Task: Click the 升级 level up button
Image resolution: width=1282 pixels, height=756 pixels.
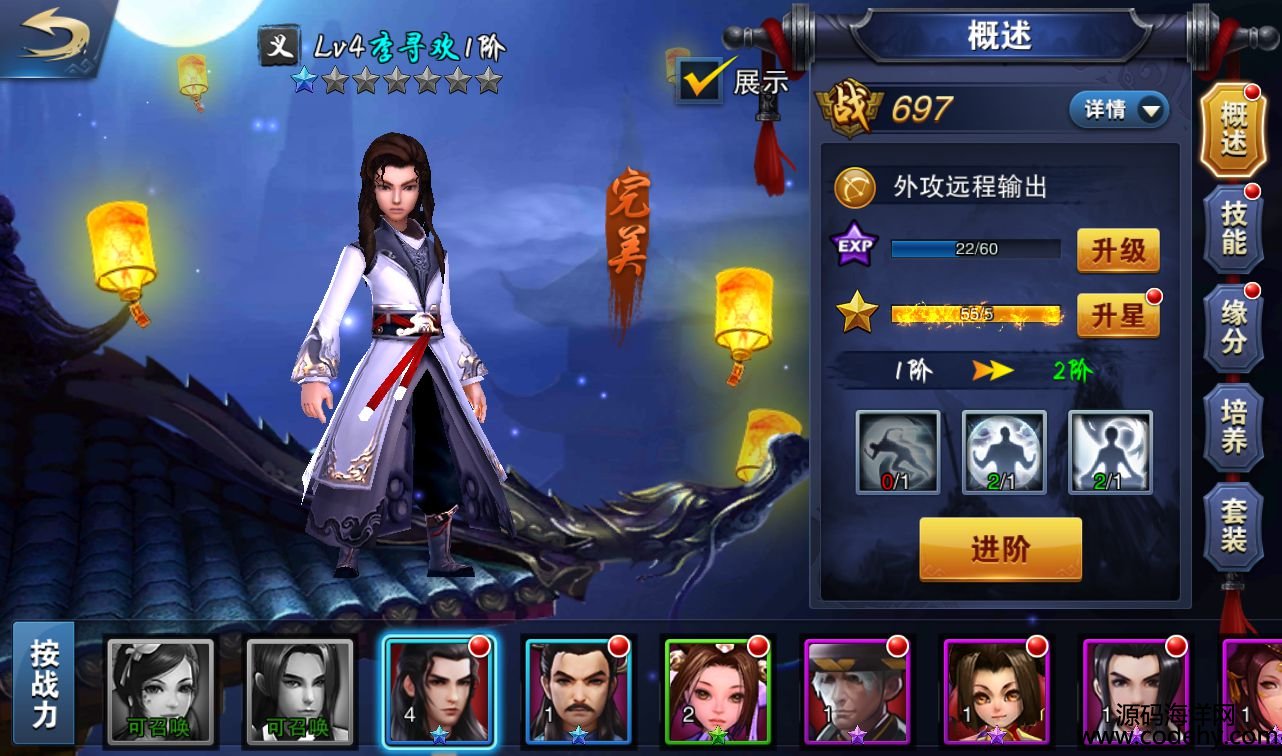Action: pyautogui.click(x=1118, y=250)
